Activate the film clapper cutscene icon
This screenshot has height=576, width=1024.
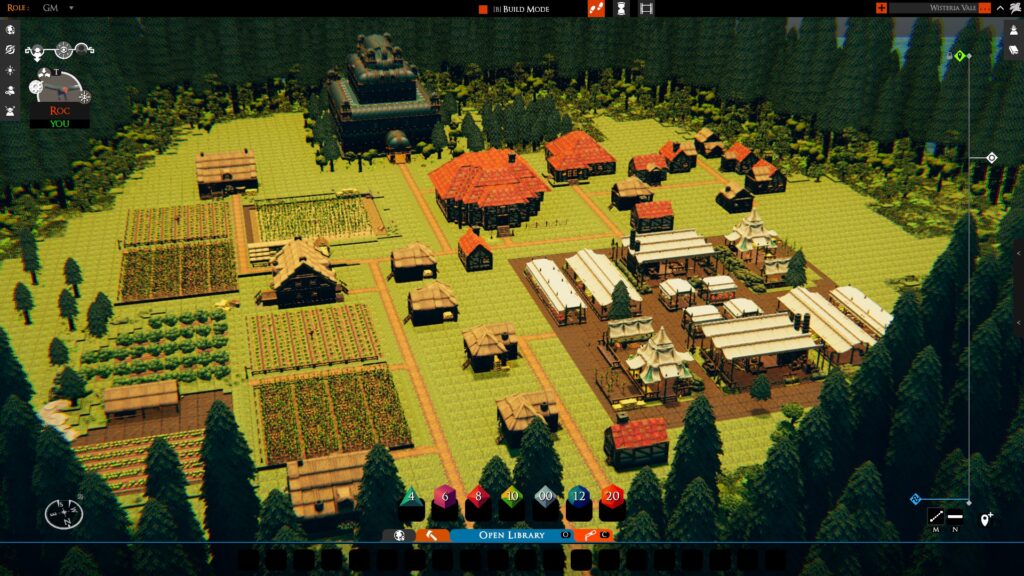(646, 9)
